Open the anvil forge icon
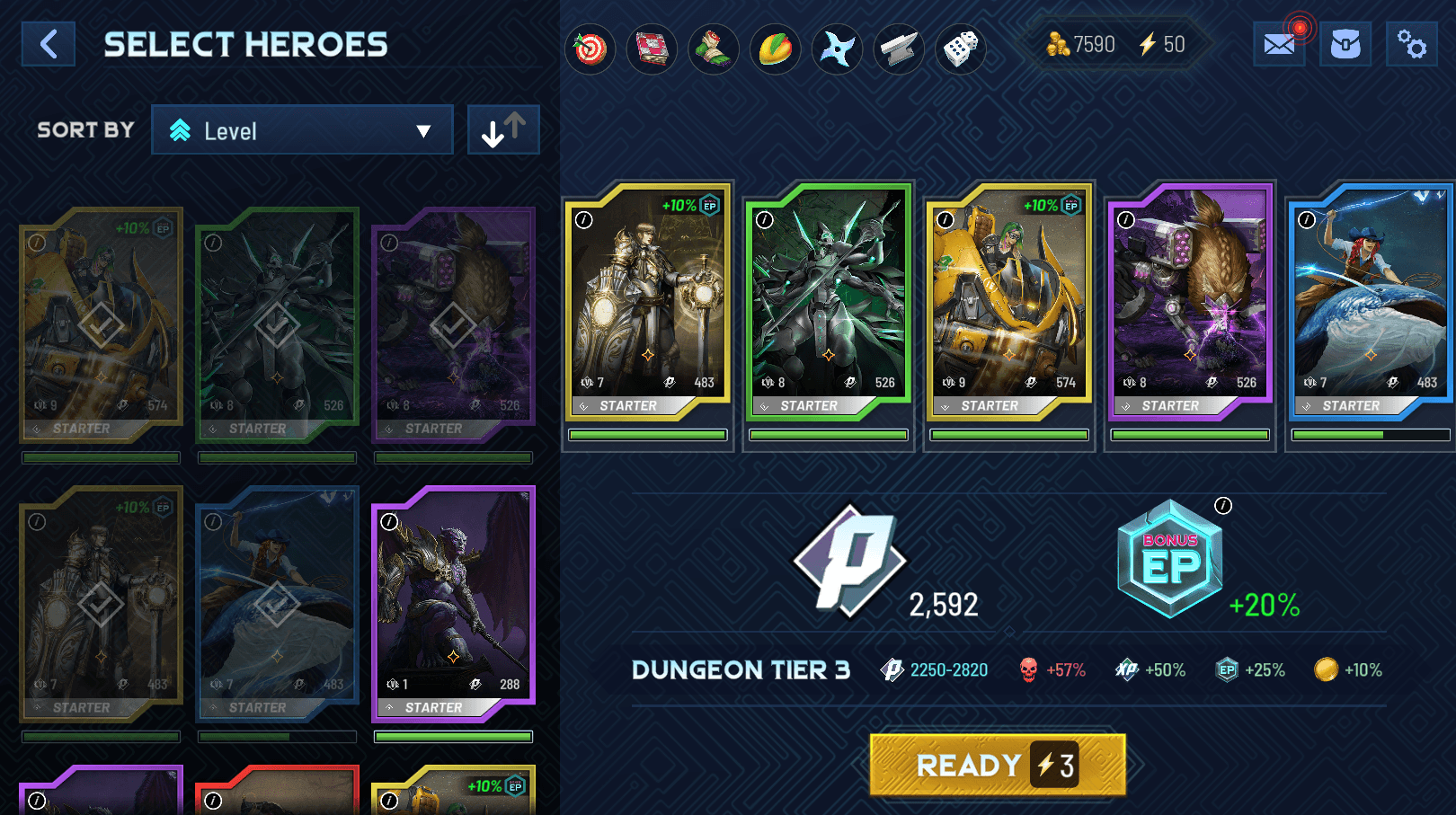The height and width of the screenshot is (815, 1456). pos(899,49)
